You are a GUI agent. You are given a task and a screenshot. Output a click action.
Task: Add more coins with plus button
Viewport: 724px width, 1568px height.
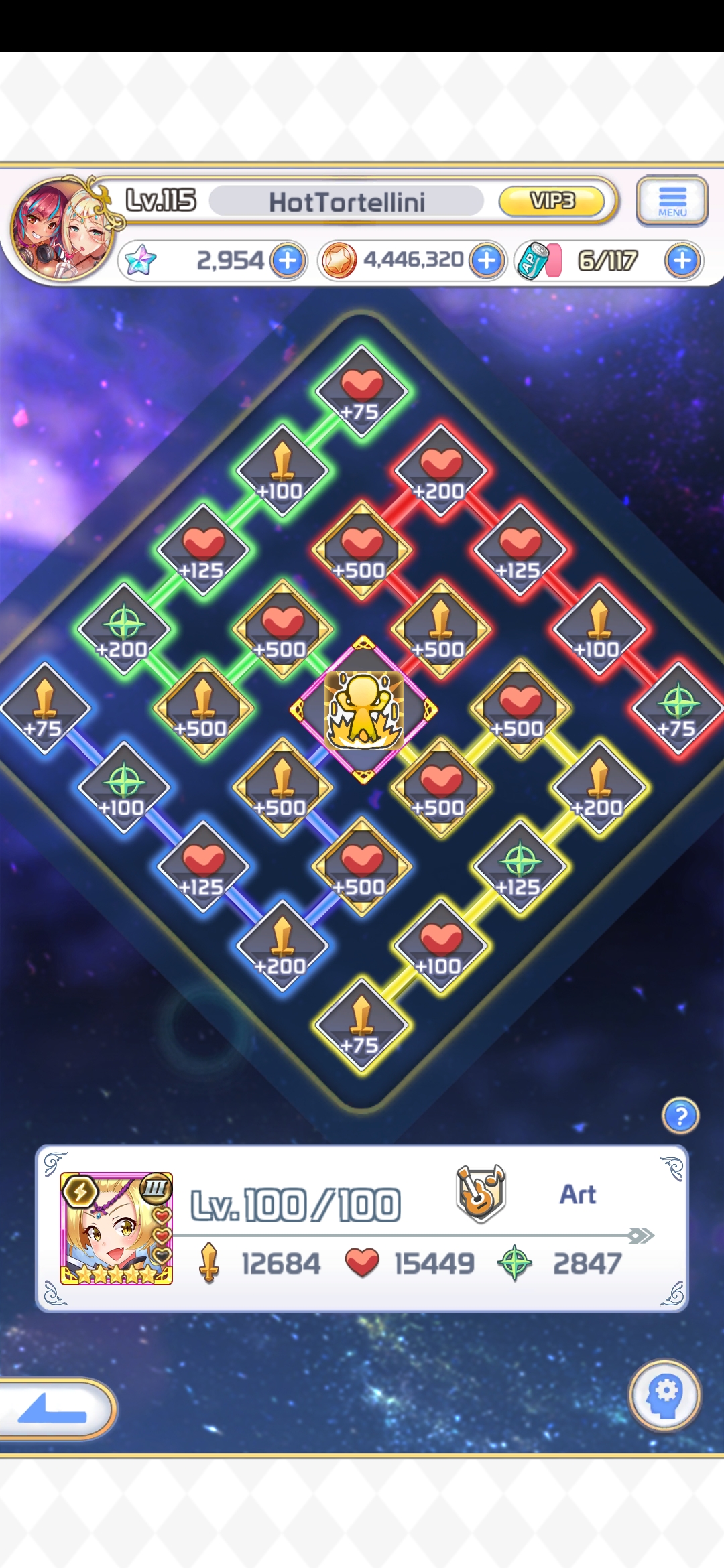click(487, 261)
